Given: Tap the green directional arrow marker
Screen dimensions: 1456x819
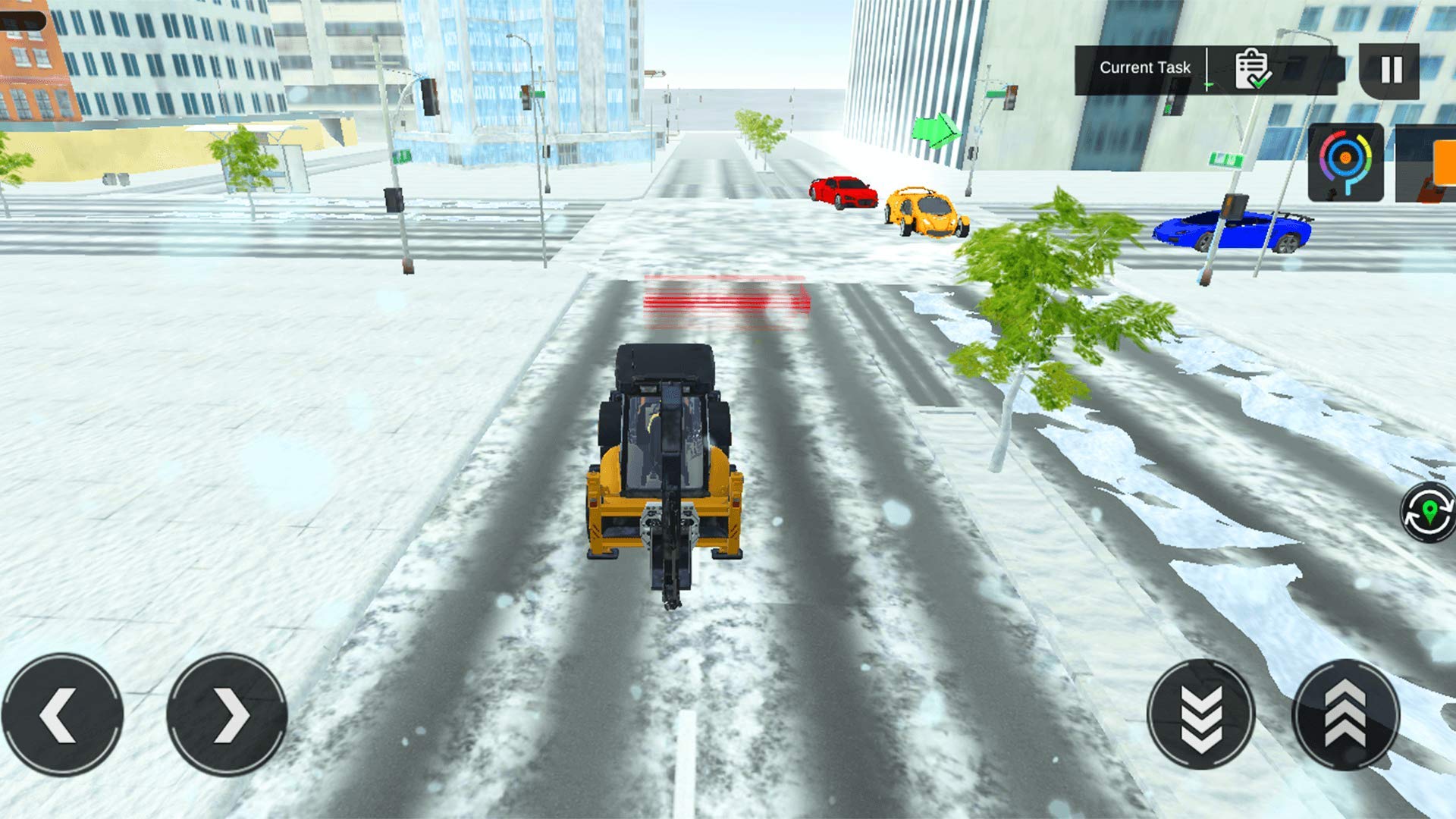Looking at the screenshot, I should click(937, 130).
